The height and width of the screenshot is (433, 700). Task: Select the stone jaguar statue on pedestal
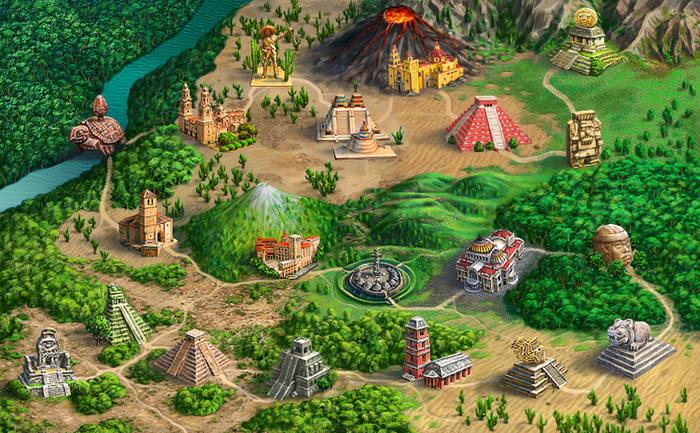(x=636, y=347)
